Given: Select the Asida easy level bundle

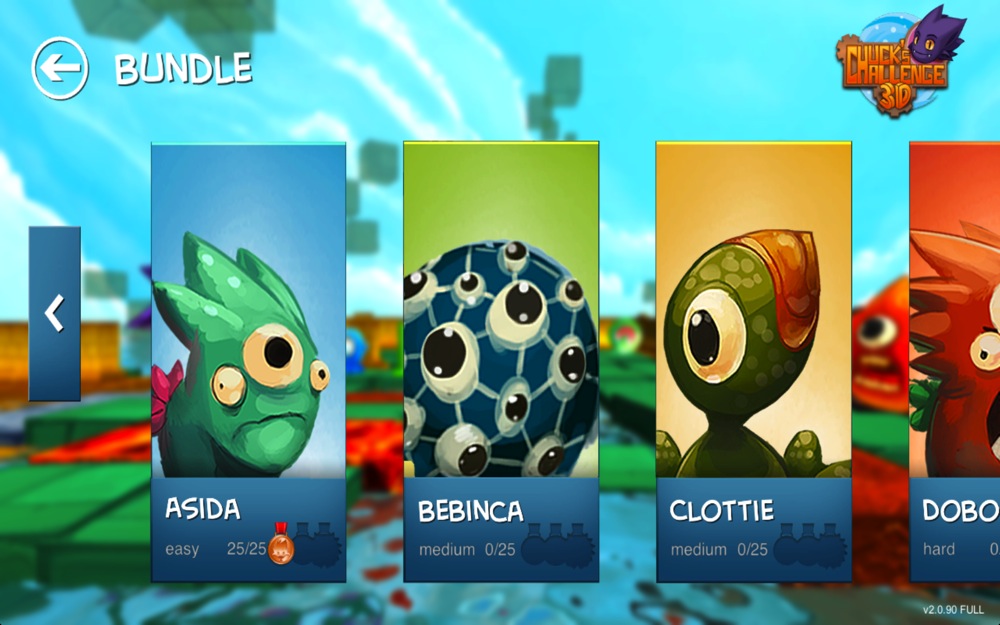Looking at the screenshot, I should (x=248, y=360).
